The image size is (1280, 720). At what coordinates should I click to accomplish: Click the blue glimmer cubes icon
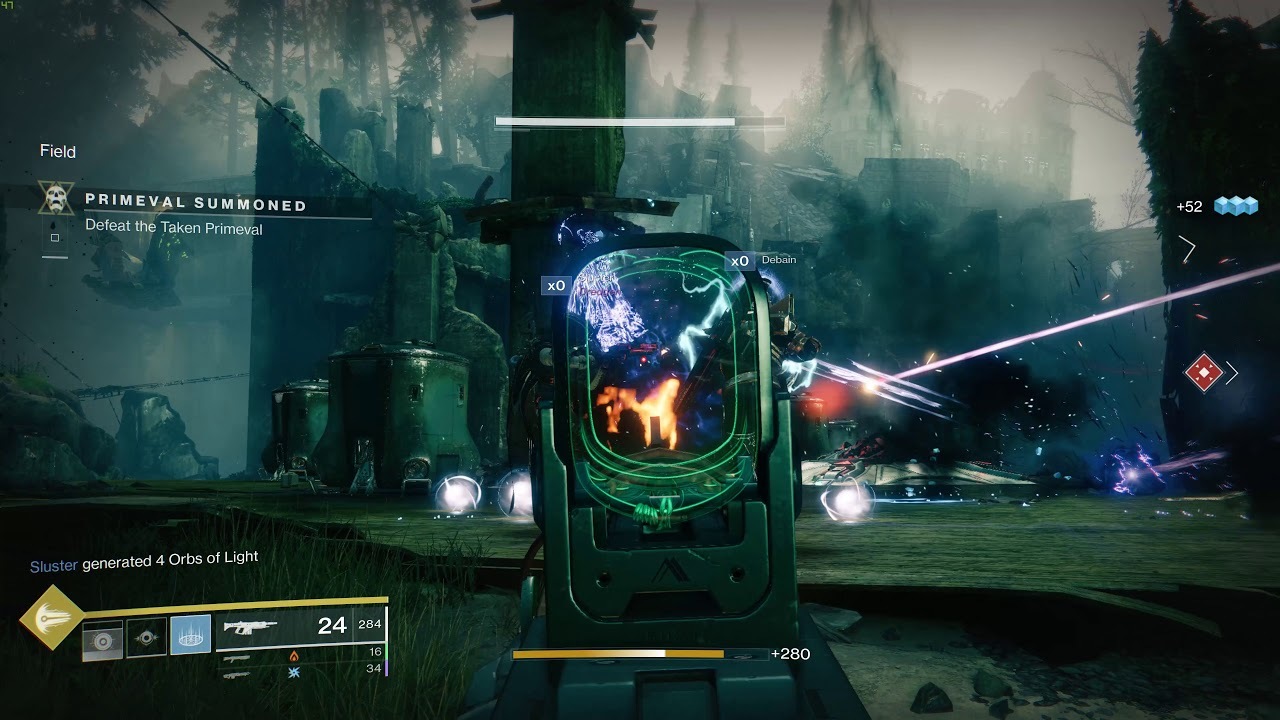coord(1236,206)
